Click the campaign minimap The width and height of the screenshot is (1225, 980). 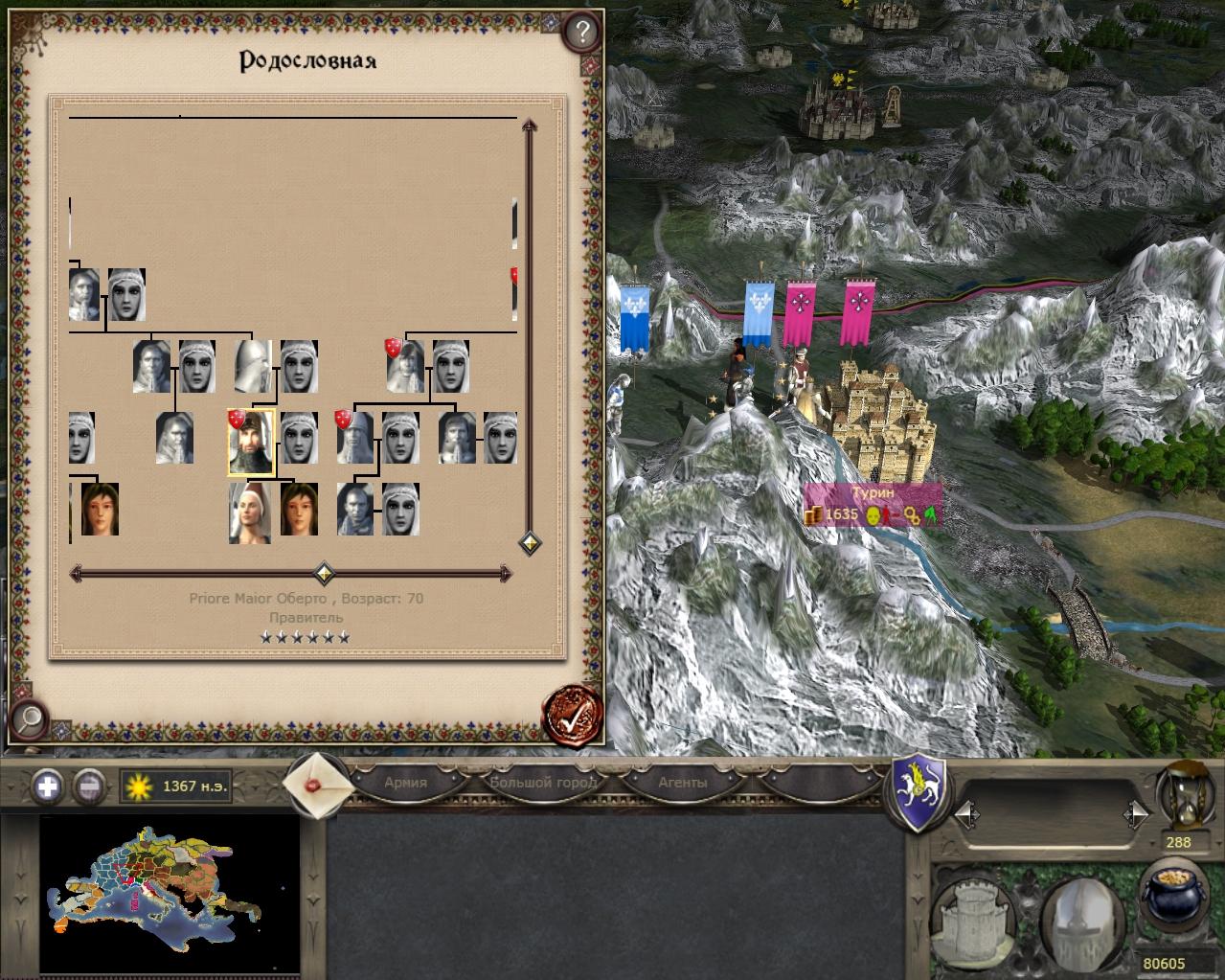(x=153, y=889)
